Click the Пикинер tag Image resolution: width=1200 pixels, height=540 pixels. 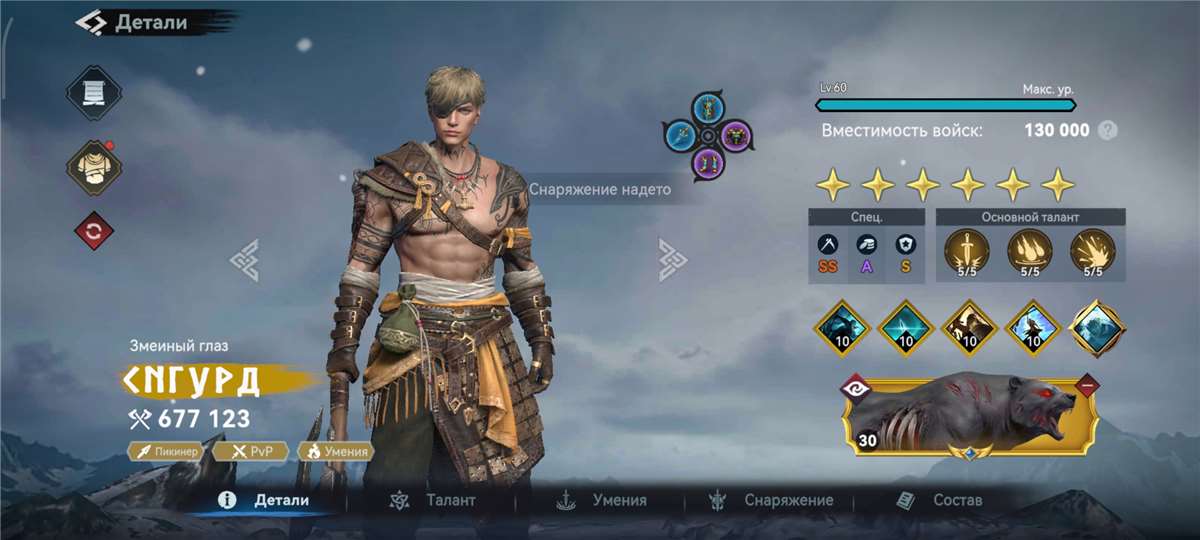167,451
